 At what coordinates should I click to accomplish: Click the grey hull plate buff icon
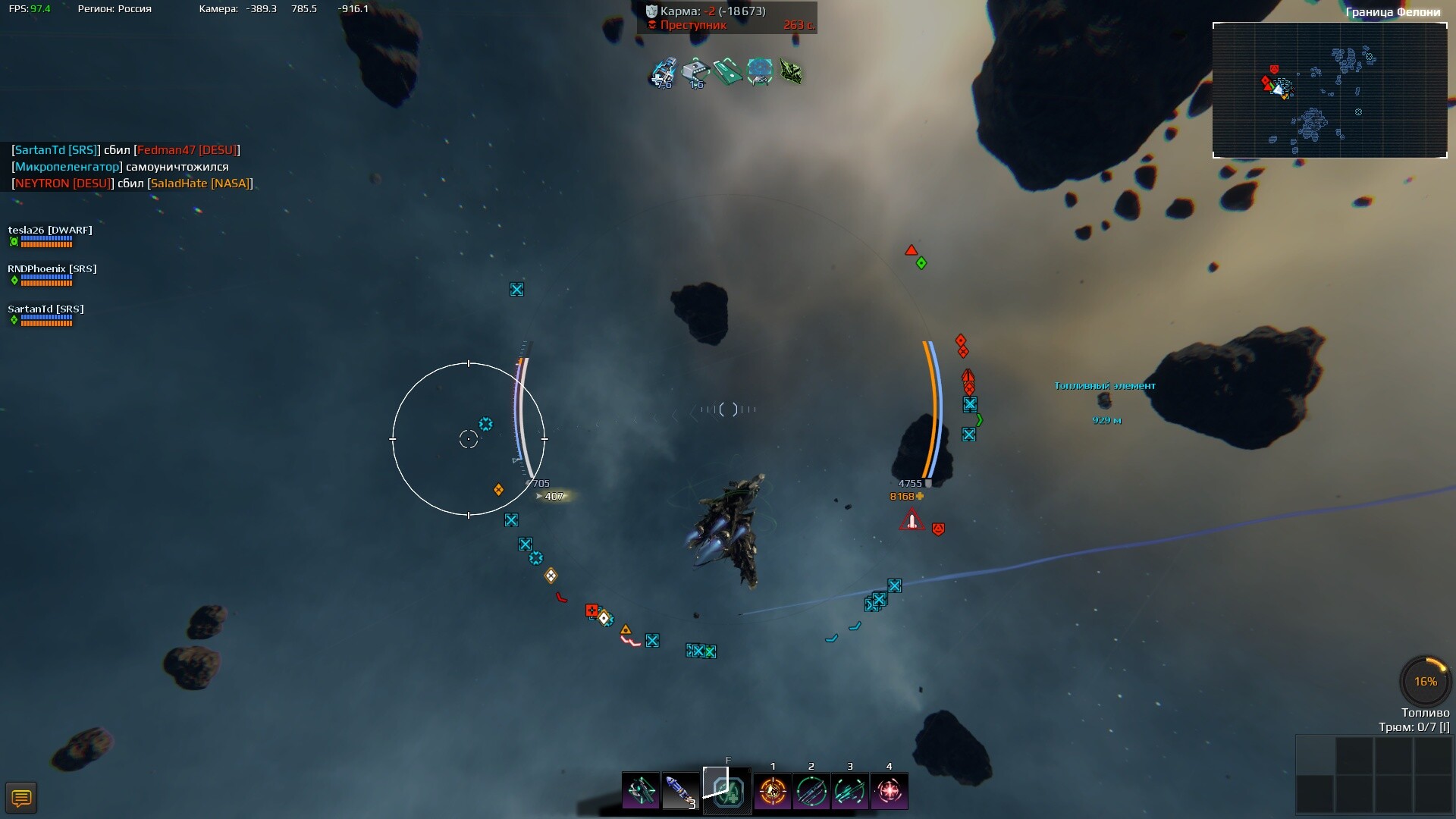click(695, 73)
